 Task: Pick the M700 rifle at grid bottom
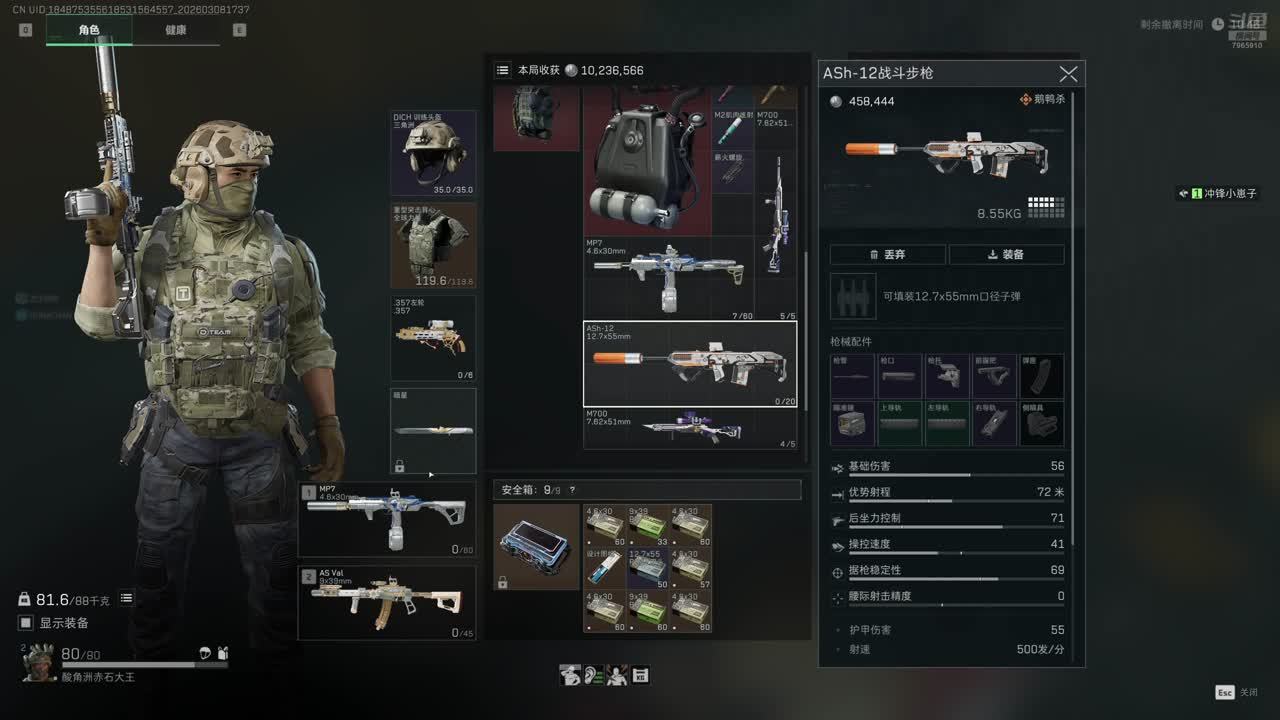[x=690, y=429]
